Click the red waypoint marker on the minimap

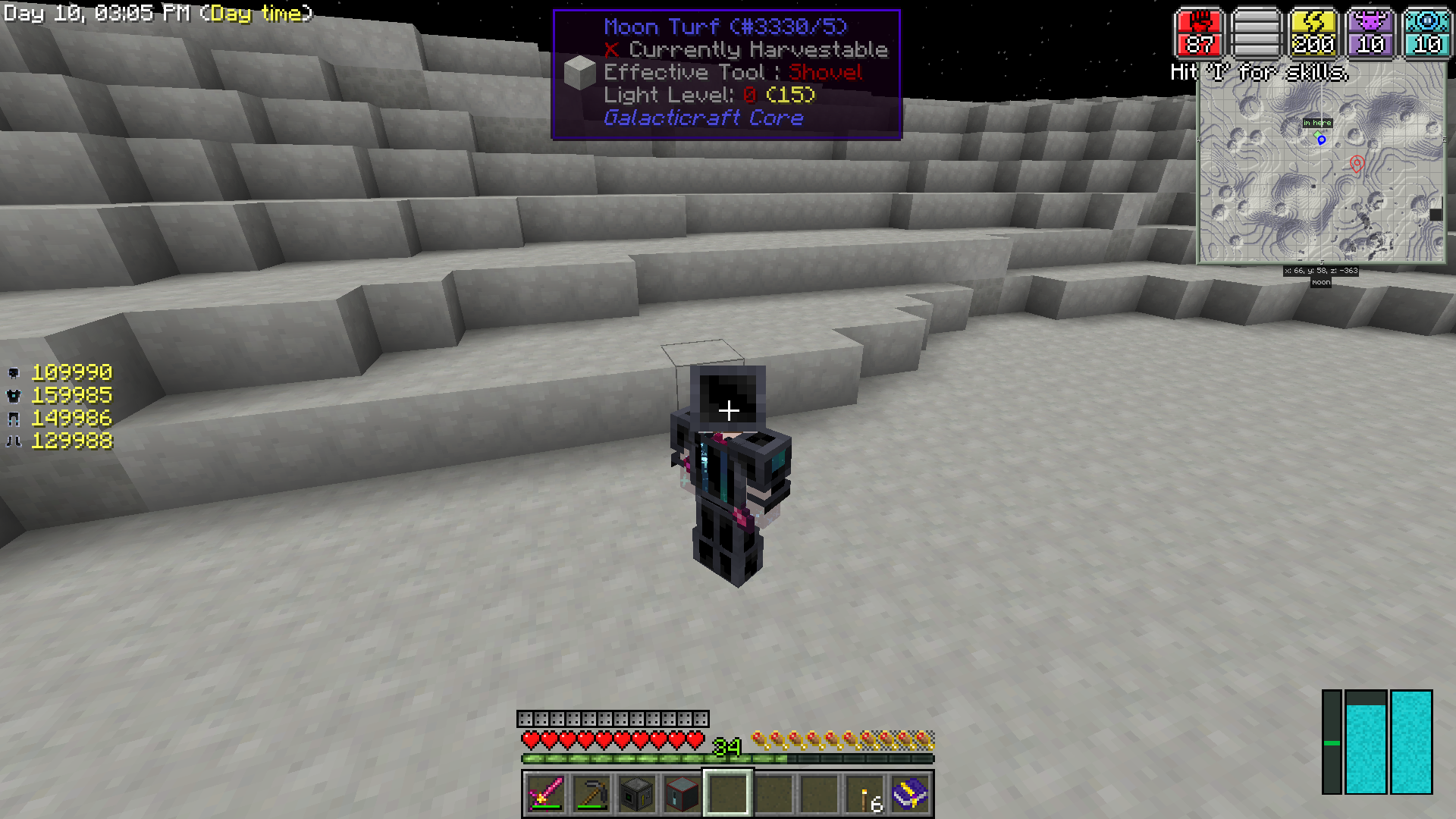(x=1356, y=164)
